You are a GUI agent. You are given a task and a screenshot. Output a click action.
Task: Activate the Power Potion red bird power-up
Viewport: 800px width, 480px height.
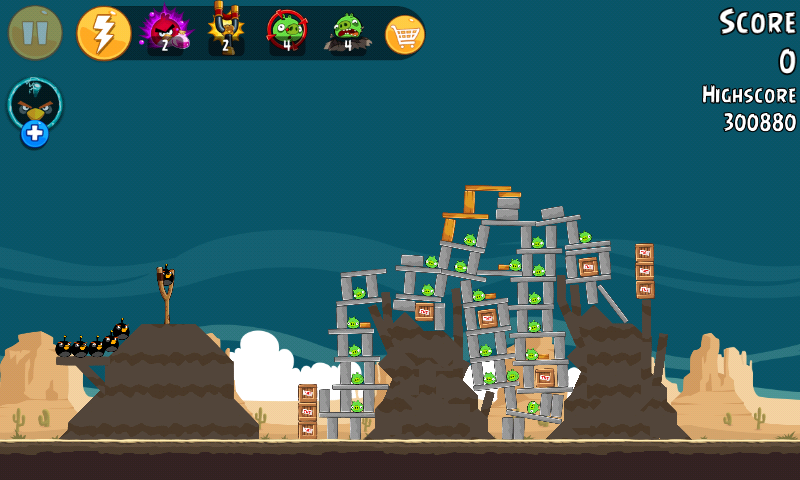coord(164,31)
